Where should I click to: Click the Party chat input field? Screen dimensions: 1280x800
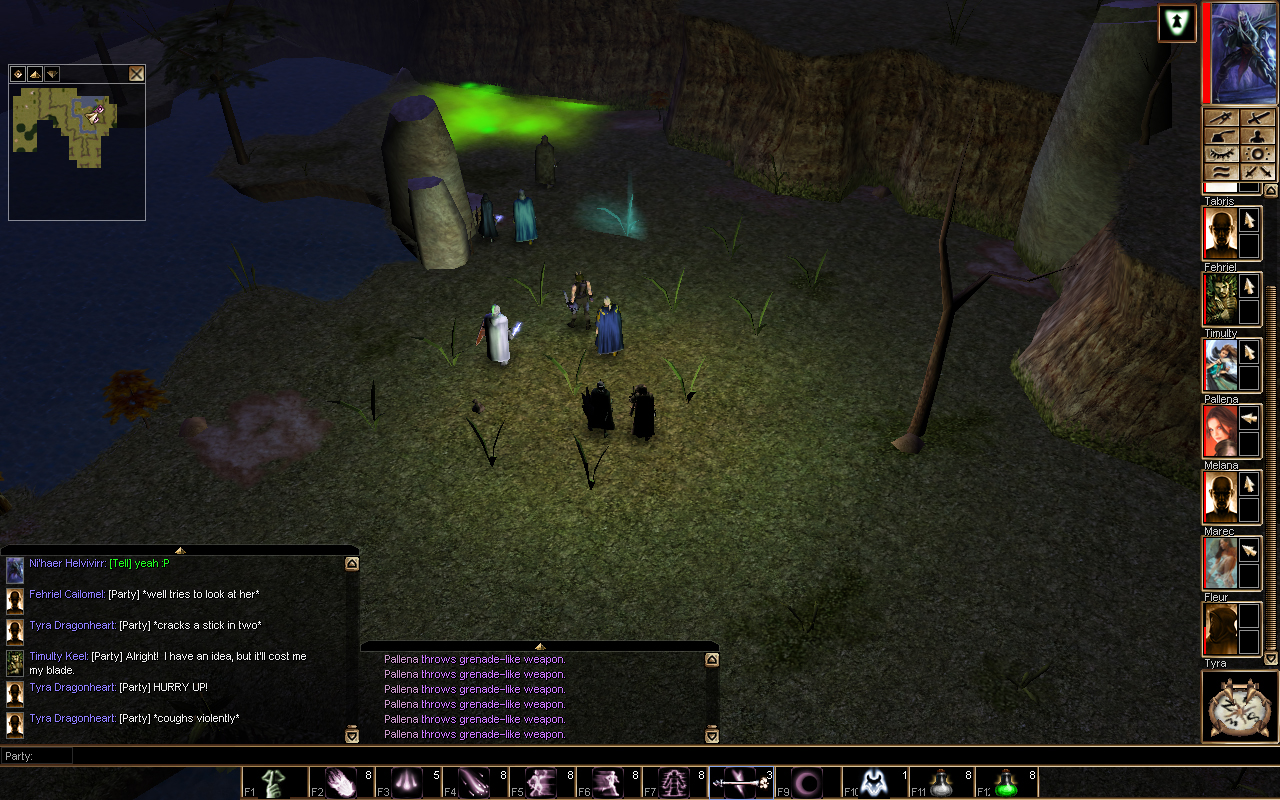pos(600,756)
